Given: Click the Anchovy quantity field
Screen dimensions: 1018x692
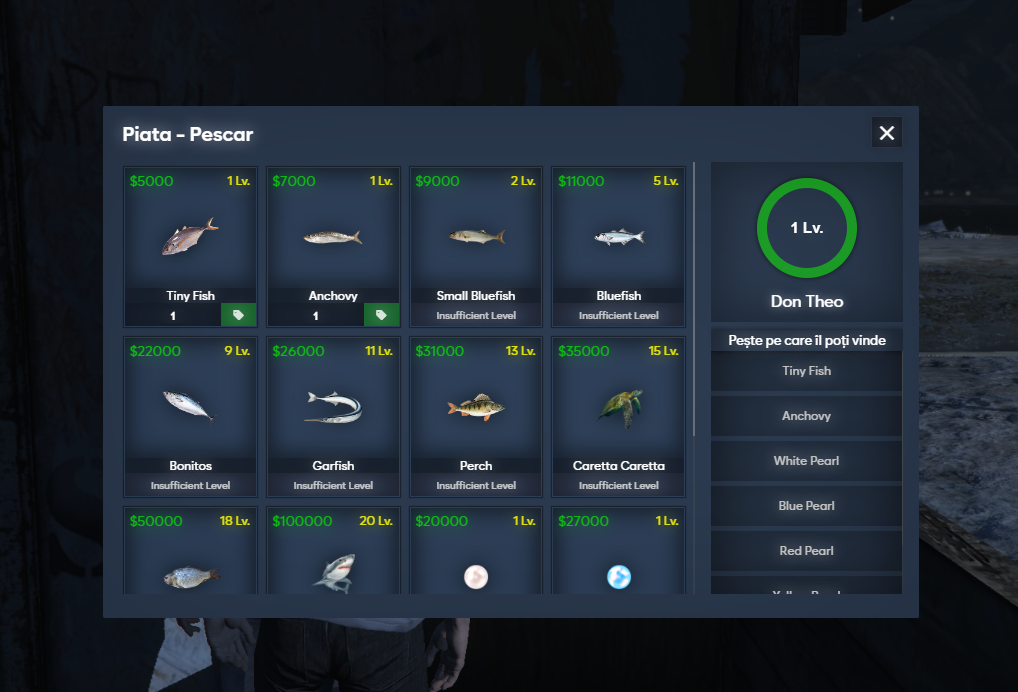Looking at the screenshot, I should (x=316, y=315).
